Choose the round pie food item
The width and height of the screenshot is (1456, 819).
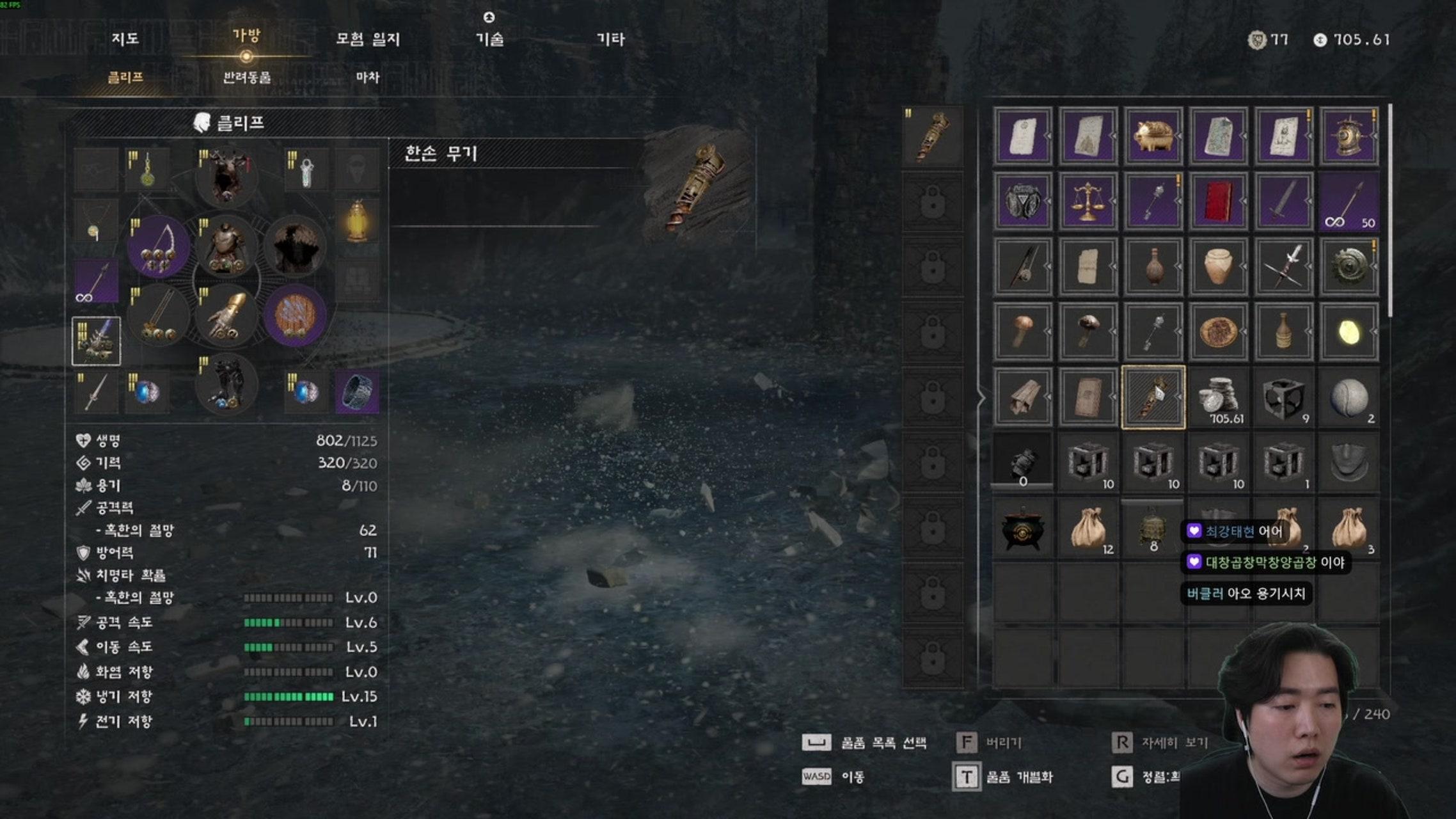(1218, 331)
